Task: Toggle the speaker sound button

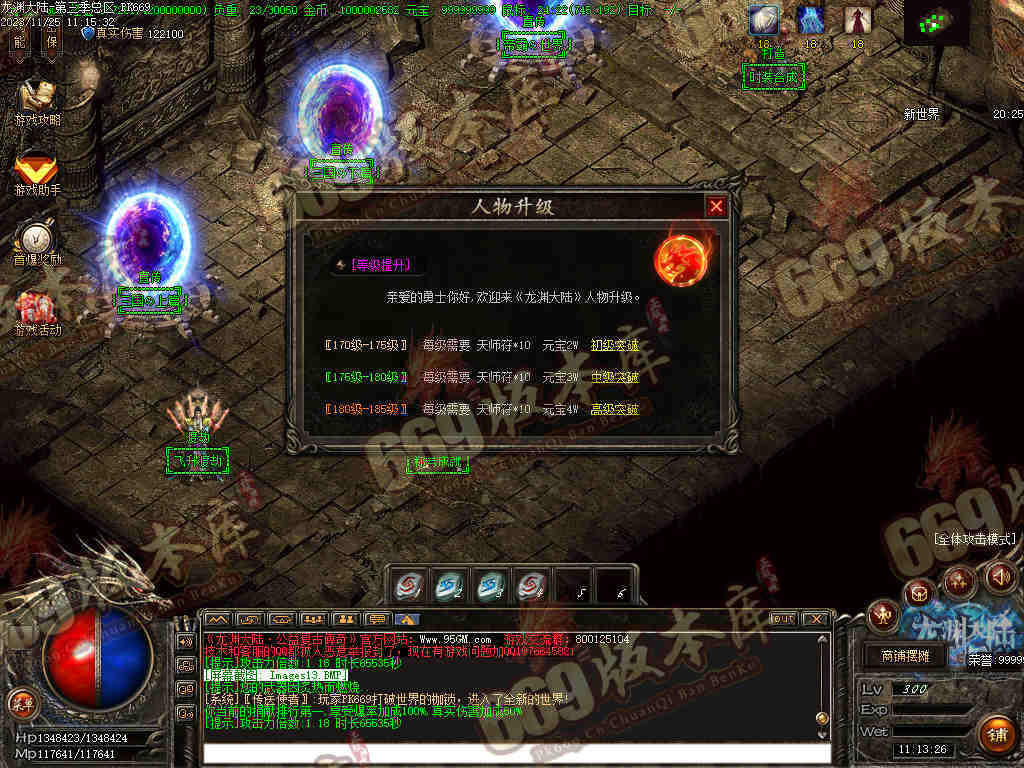Action: [x=1001, y=576]
